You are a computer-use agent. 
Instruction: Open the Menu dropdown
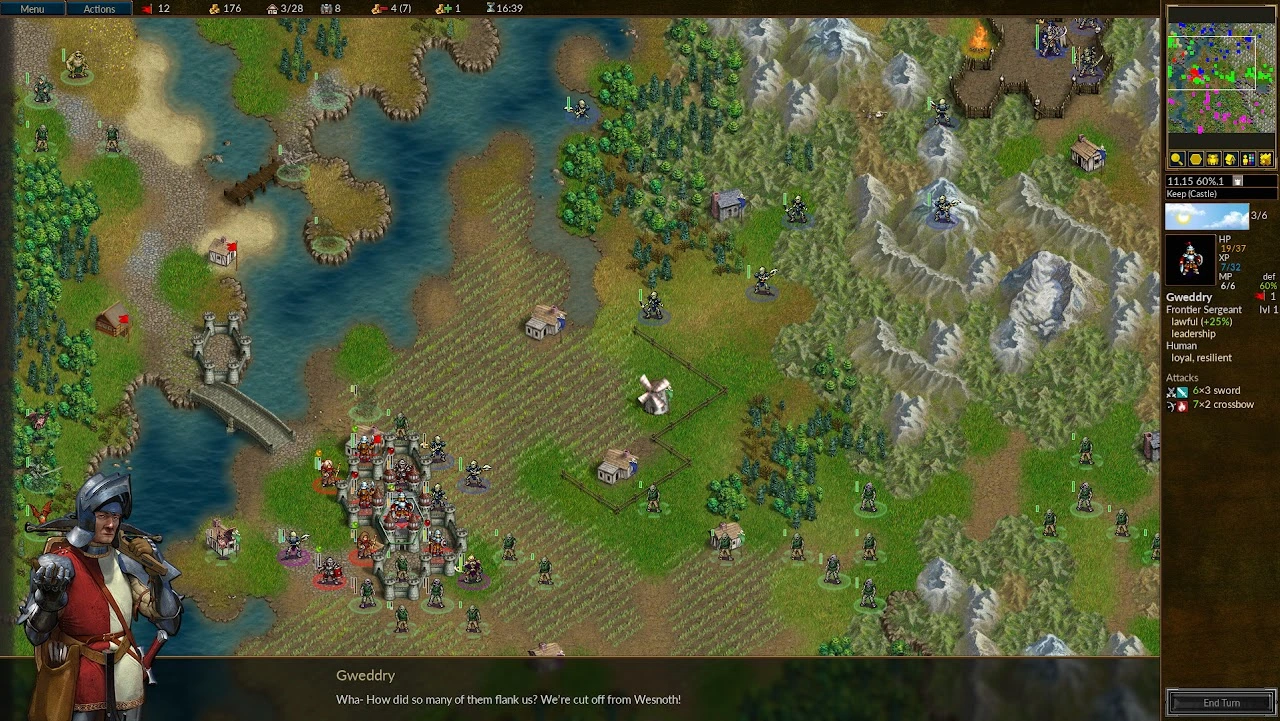[x=31, y=8]
